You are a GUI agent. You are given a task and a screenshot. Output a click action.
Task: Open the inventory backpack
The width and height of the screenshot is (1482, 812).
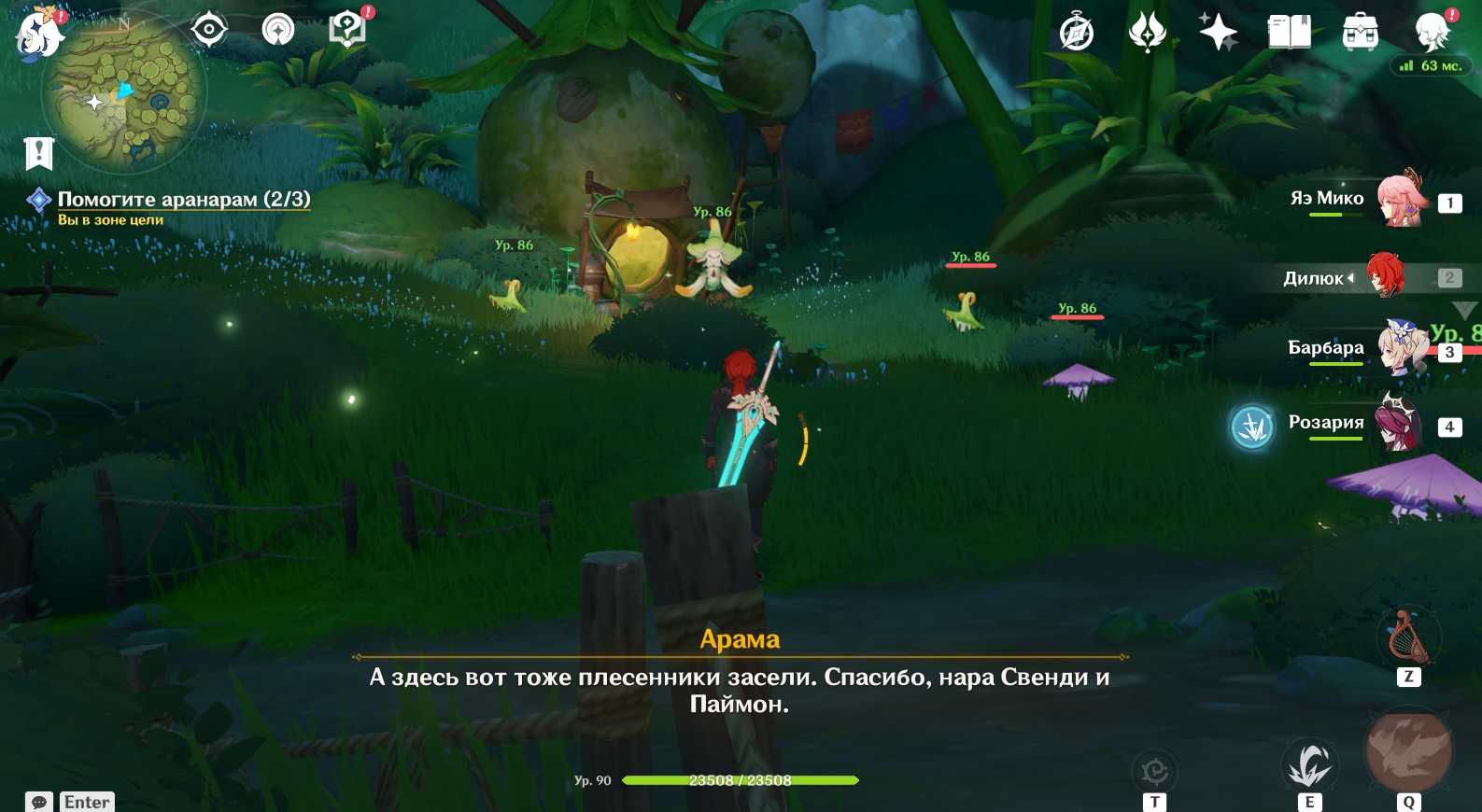coord(1360,34)
